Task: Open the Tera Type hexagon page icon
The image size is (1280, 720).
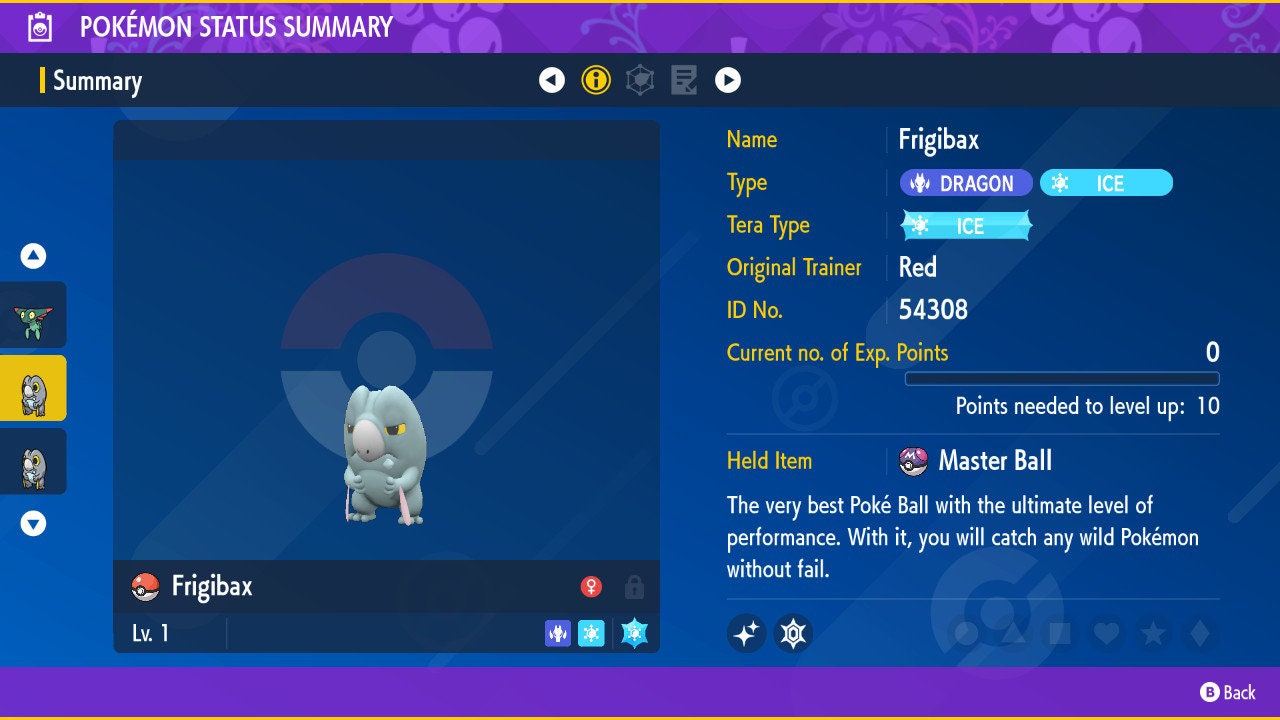Action: point(639,80)
